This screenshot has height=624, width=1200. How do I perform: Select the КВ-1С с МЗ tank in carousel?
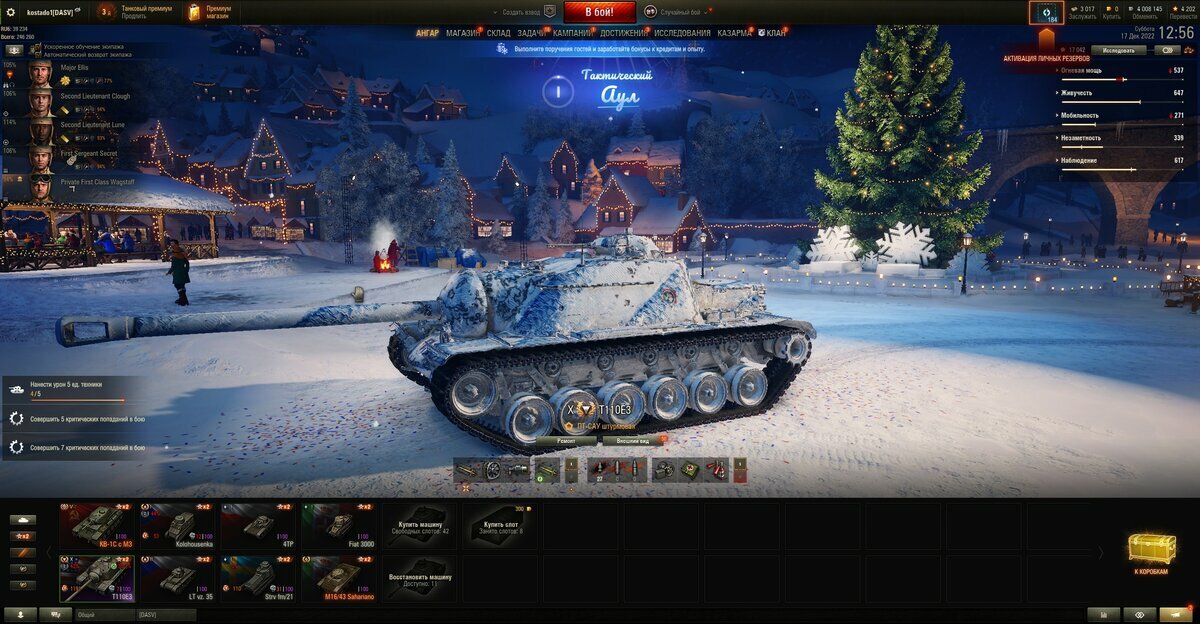(96, 525)
